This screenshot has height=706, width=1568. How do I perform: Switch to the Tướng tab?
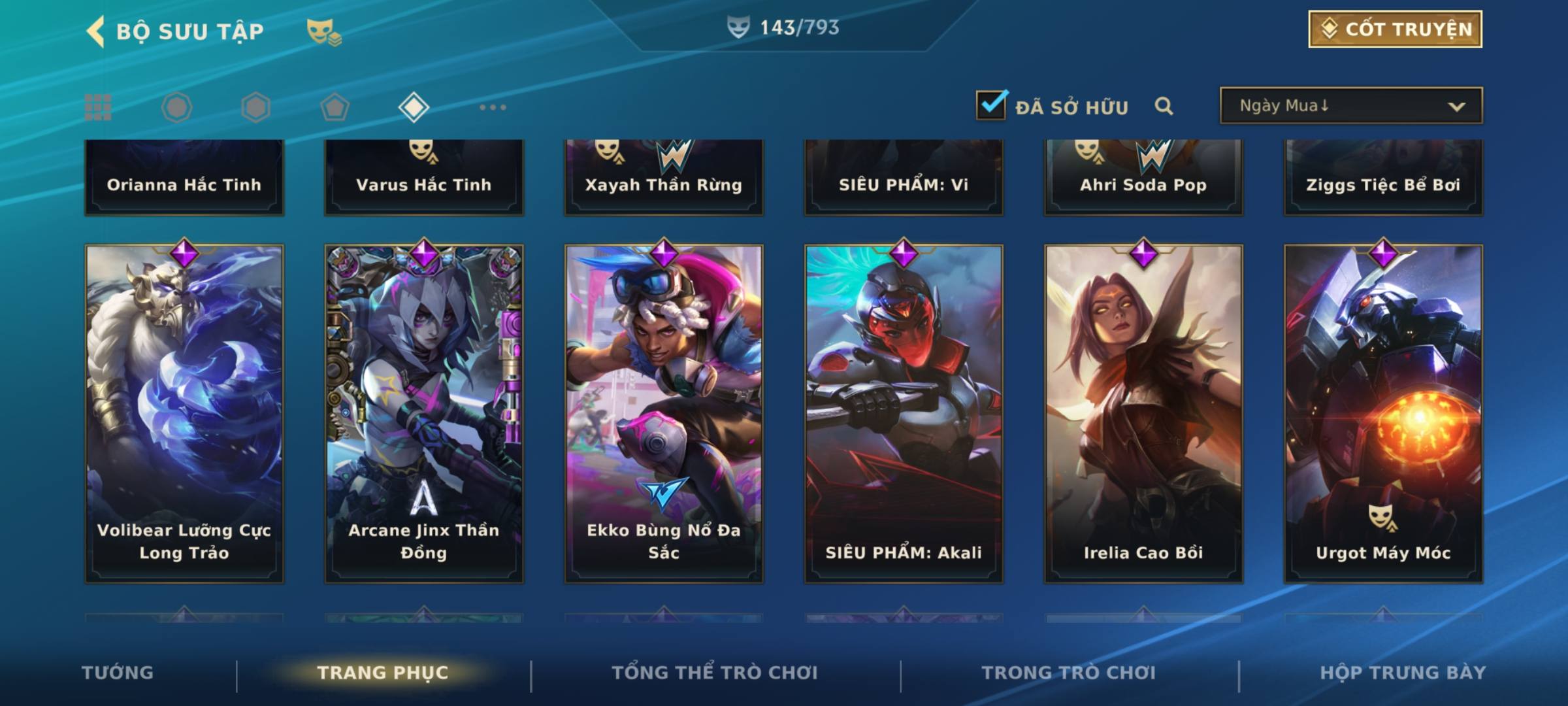(x=118, y=673)
